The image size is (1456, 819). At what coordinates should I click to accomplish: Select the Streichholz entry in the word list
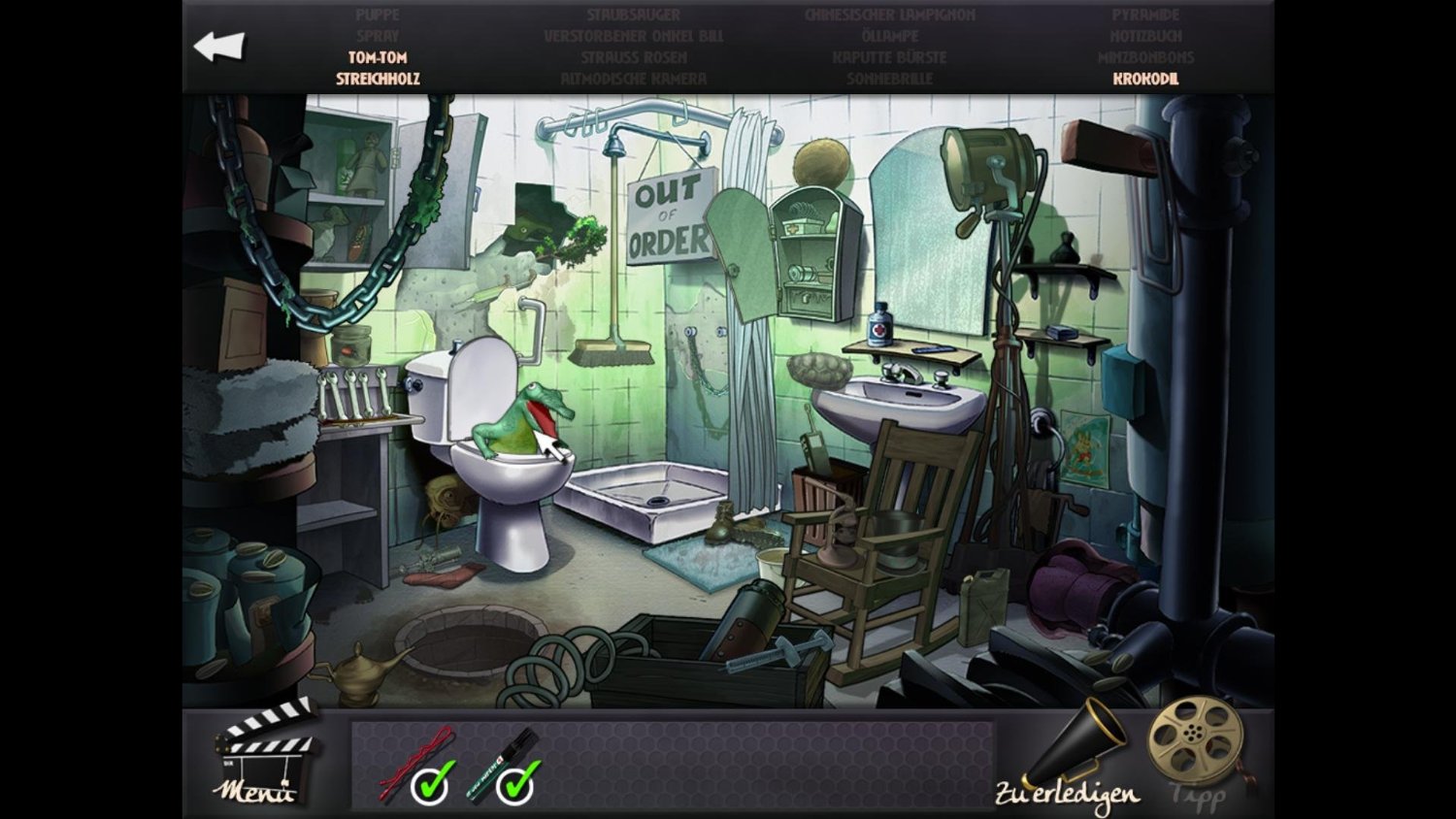(x=378, y=79)
